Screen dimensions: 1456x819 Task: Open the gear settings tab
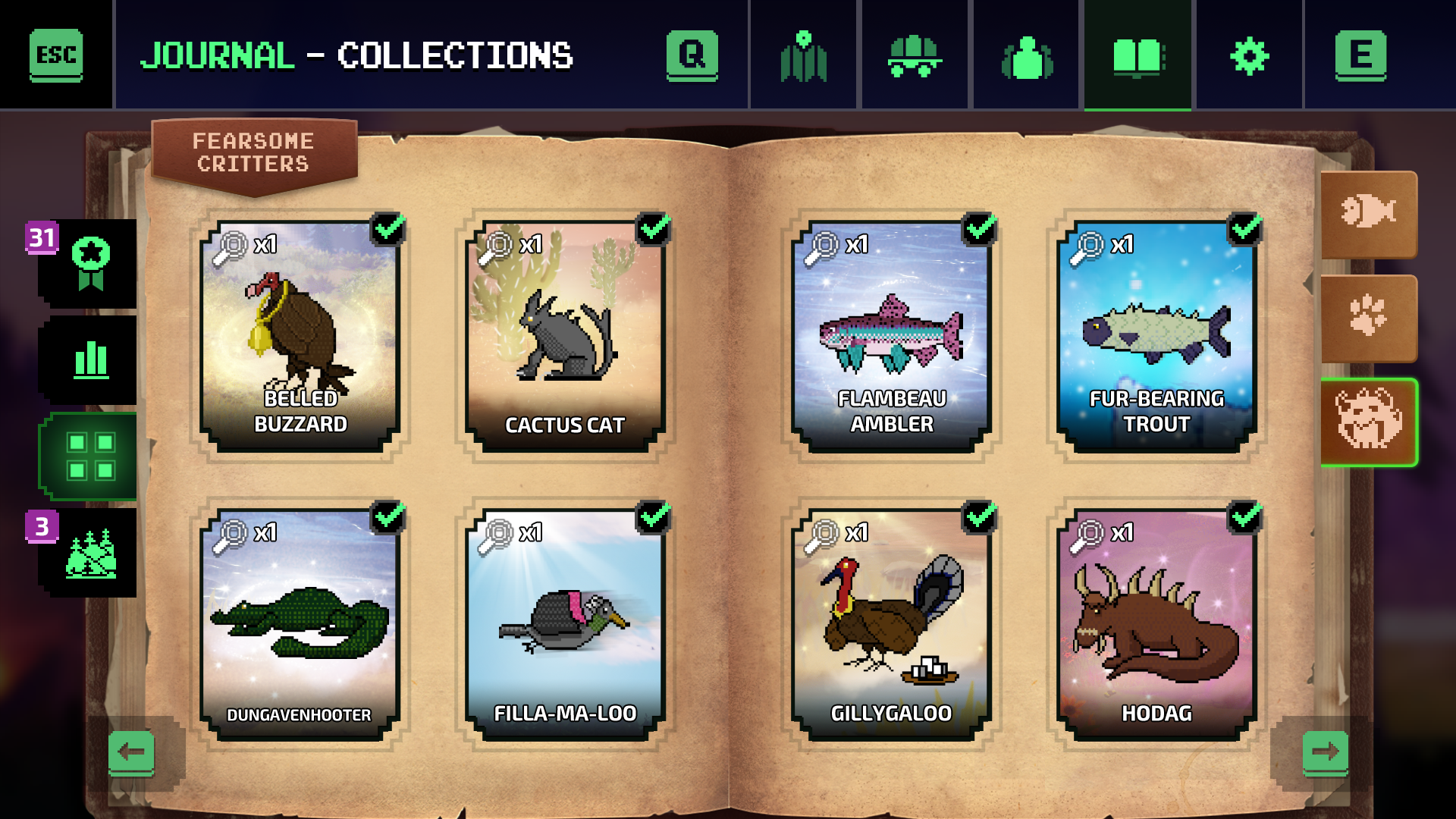(x=1249, y=55)
